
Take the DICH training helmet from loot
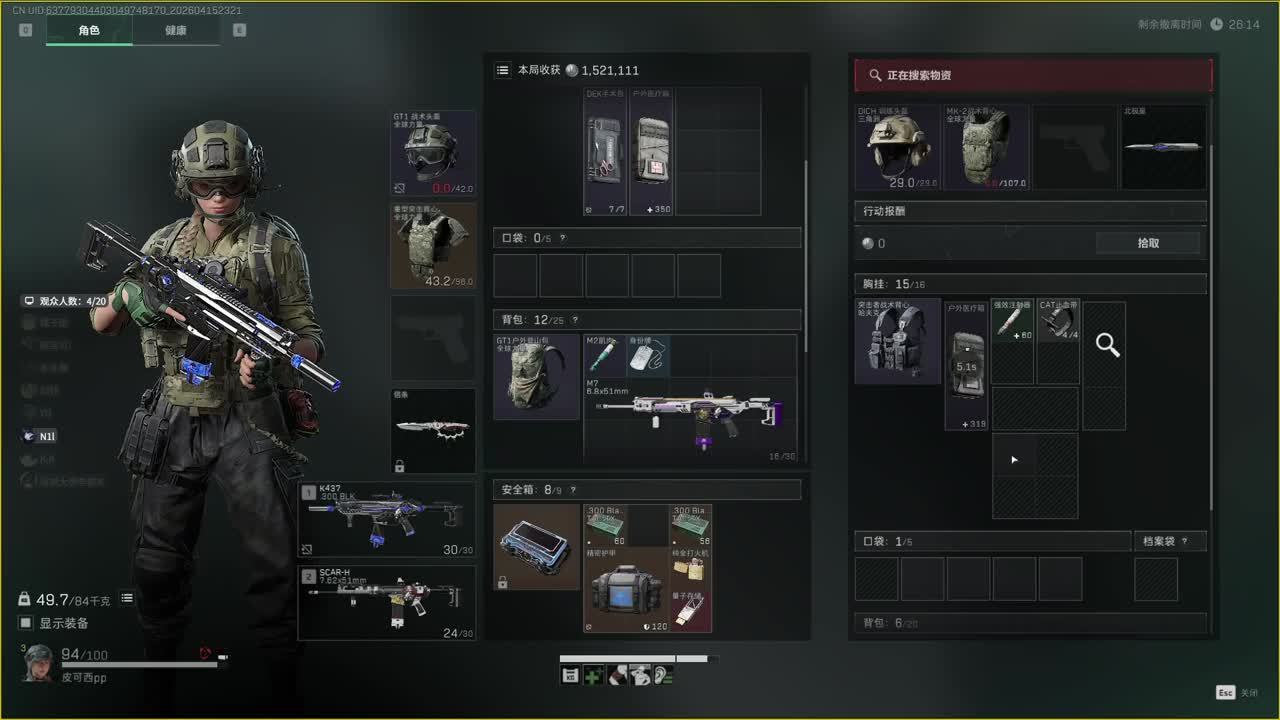[897, 148]
